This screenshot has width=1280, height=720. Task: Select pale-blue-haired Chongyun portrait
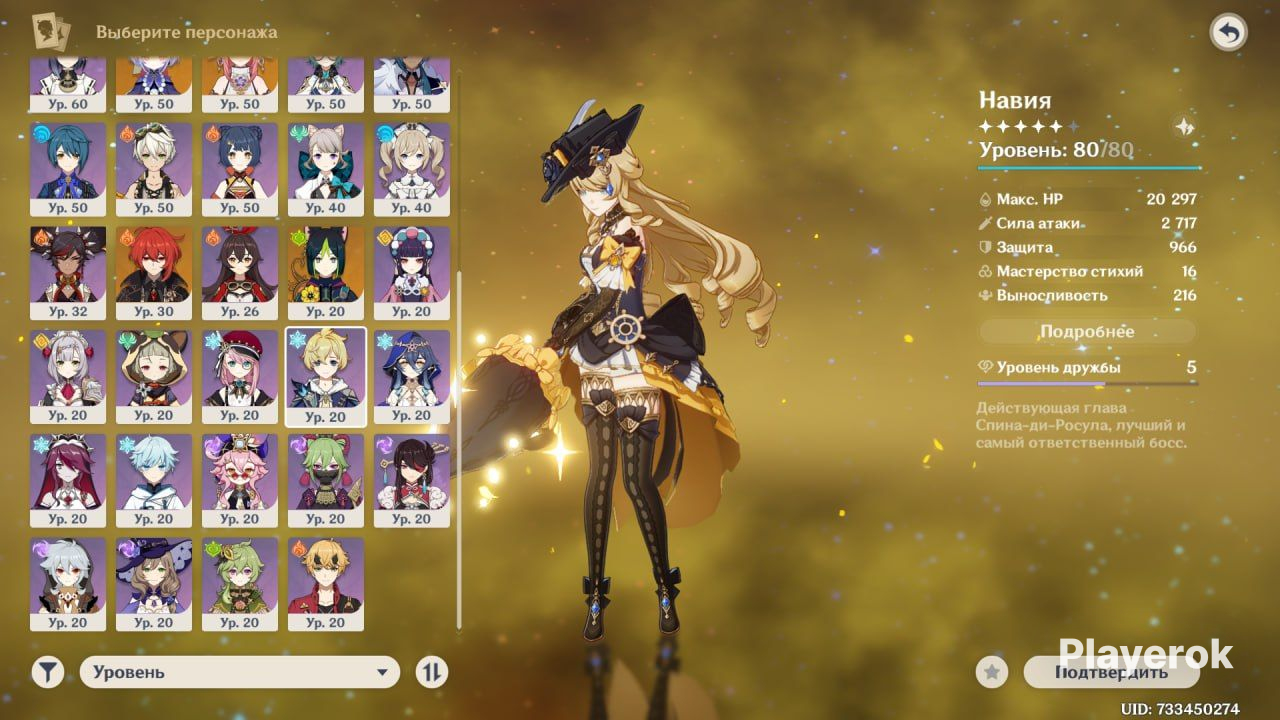(x=153, y=472)
